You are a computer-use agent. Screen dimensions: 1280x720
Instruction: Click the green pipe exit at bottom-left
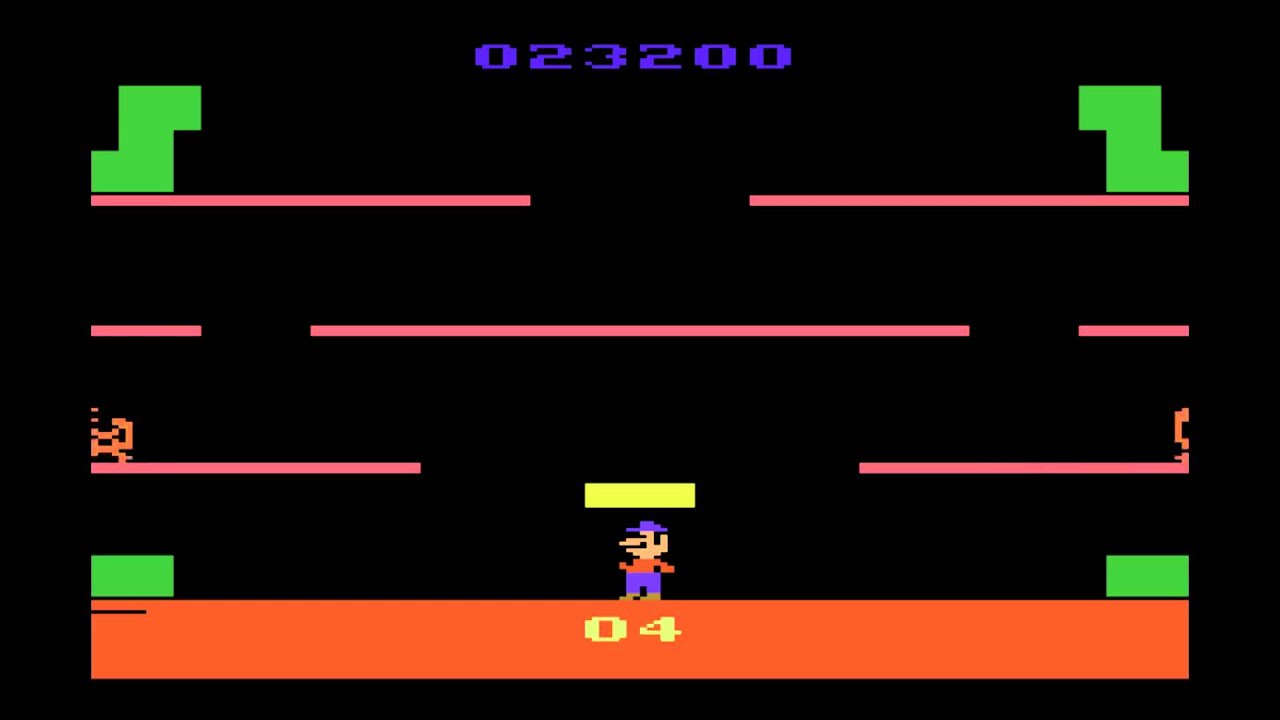pos(132,576)
